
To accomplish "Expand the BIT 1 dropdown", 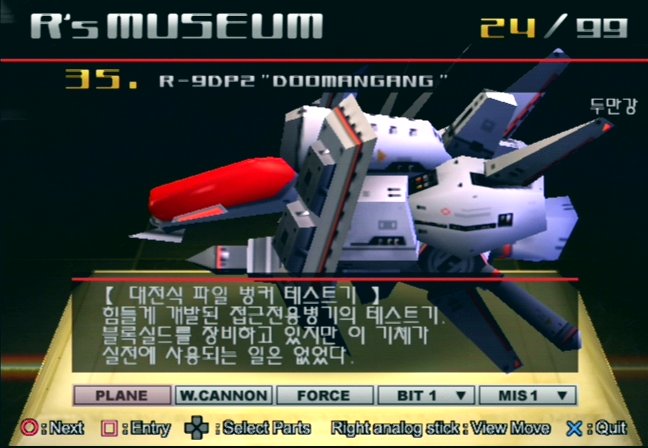I will 425,395.
